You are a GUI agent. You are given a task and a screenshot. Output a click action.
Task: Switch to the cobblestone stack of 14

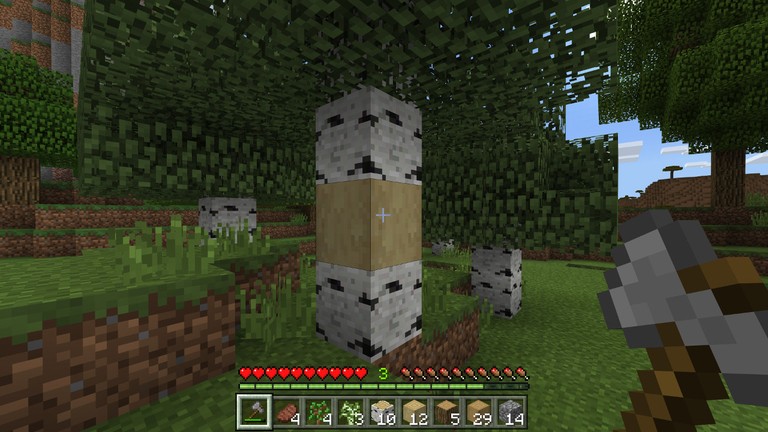[509, 411]
